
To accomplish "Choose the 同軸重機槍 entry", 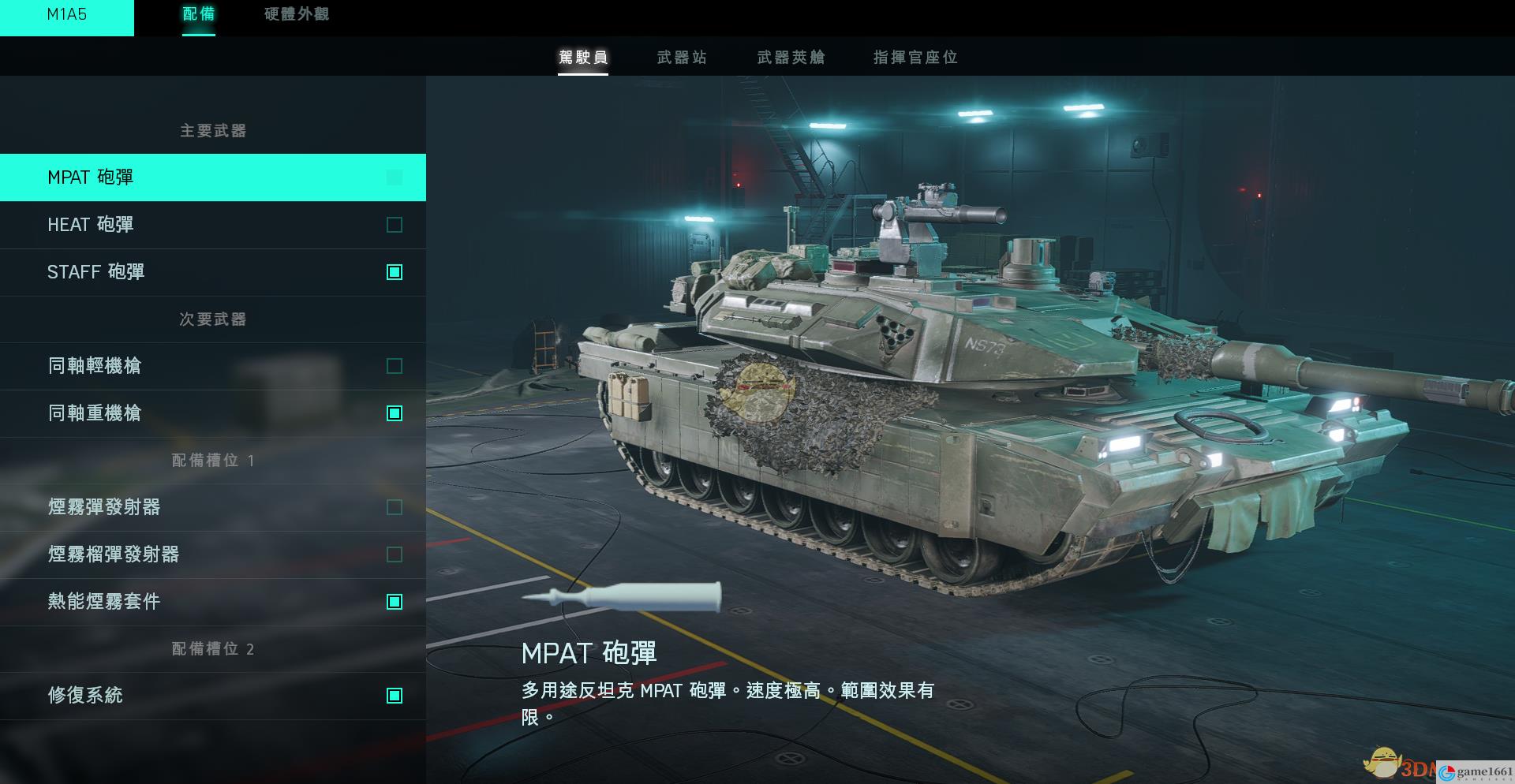I will coord(212,413).
